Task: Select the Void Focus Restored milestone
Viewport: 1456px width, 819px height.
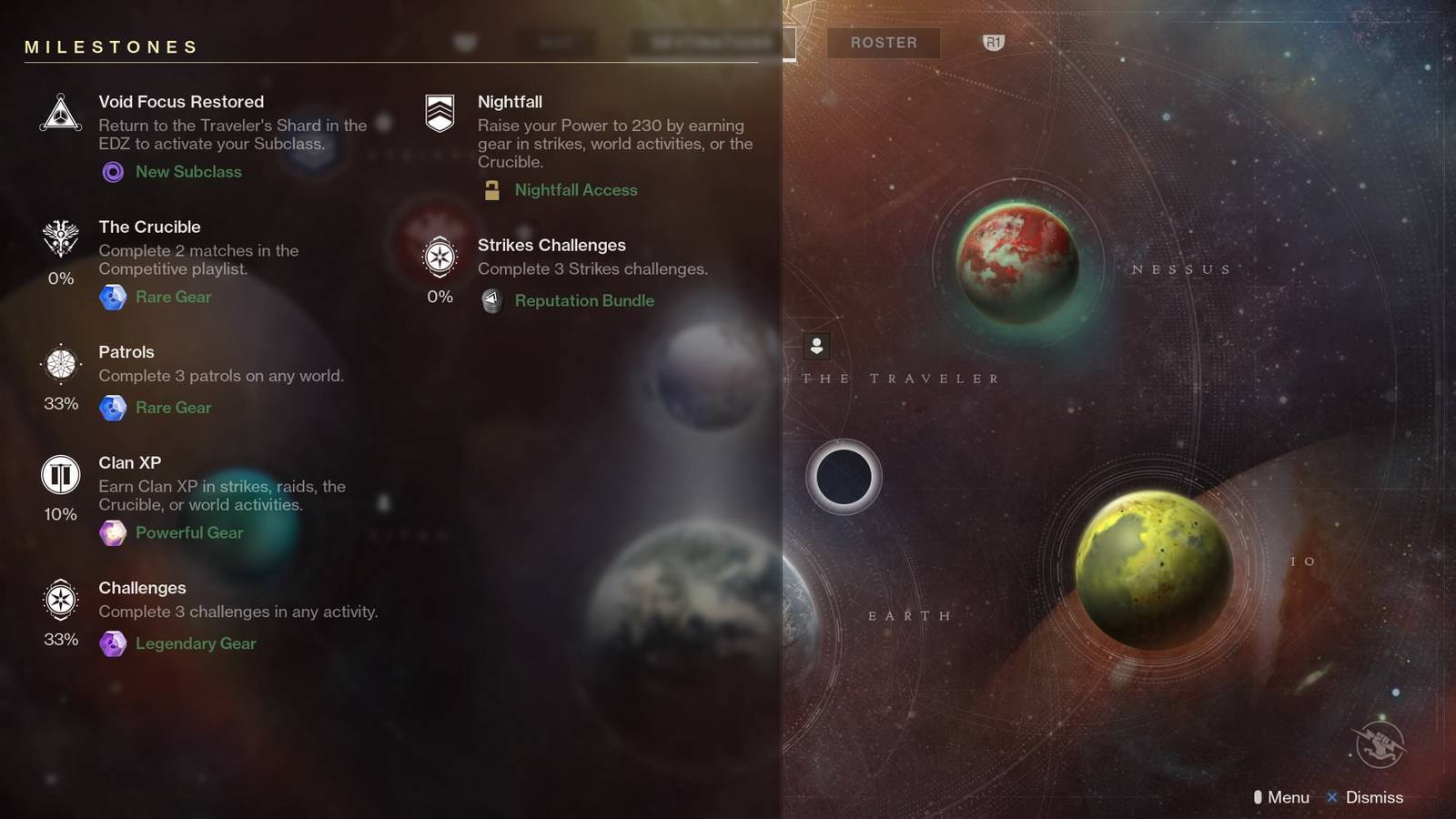Action: click(x=181, y=102)
